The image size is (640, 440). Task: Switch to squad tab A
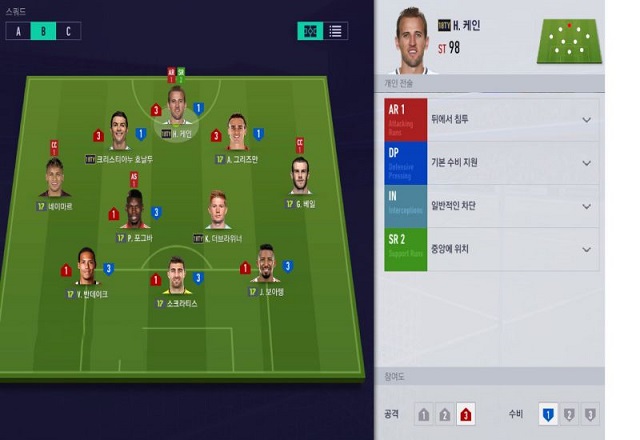pyautogui.click(x=17, y=31)
